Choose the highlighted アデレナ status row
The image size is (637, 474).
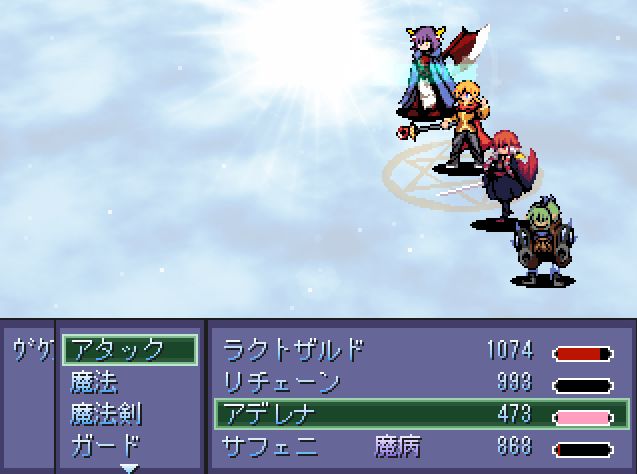click(418, 413)
